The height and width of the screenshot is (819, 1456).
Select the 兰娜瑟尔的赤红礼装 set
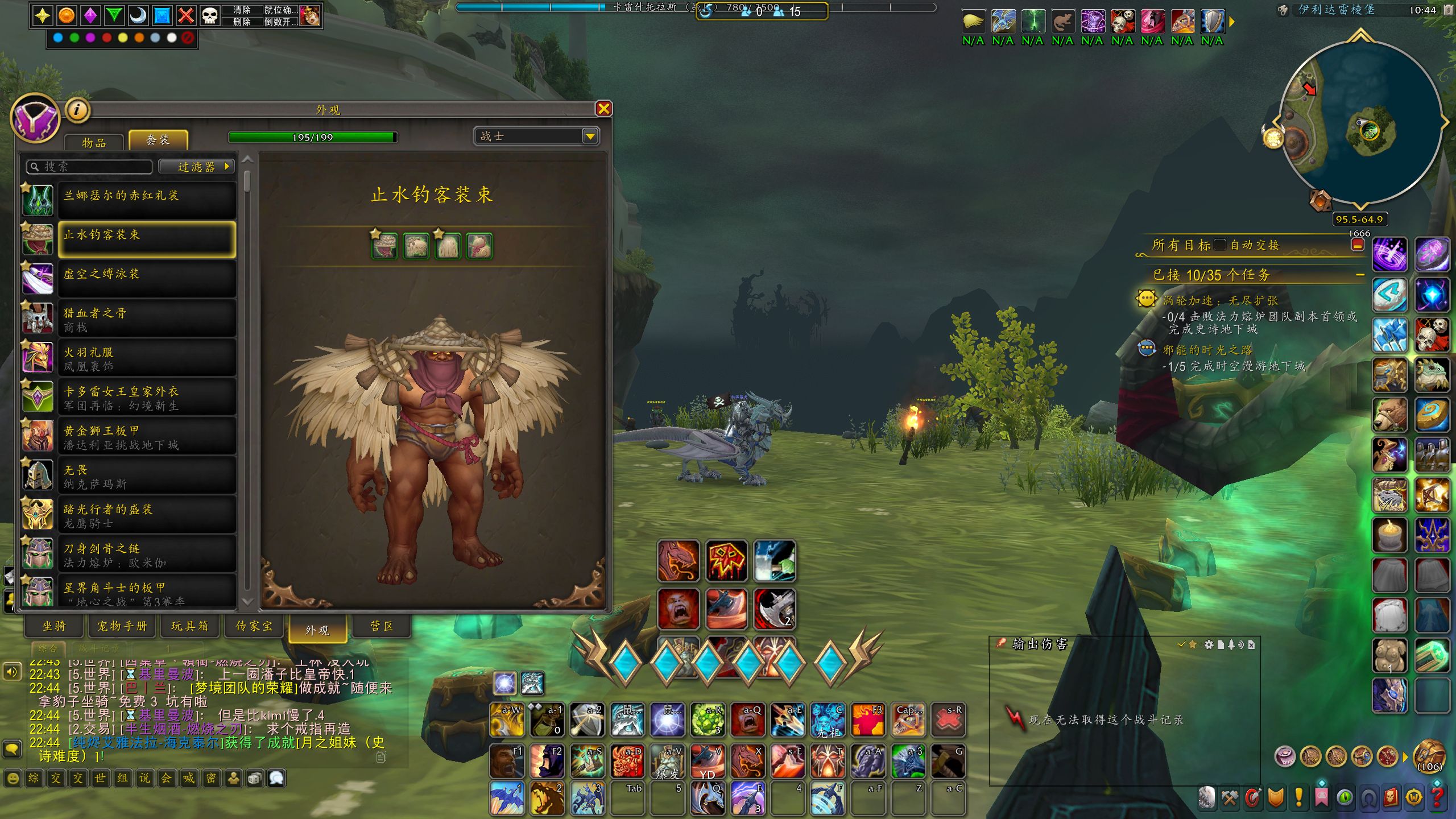point(147,199)
